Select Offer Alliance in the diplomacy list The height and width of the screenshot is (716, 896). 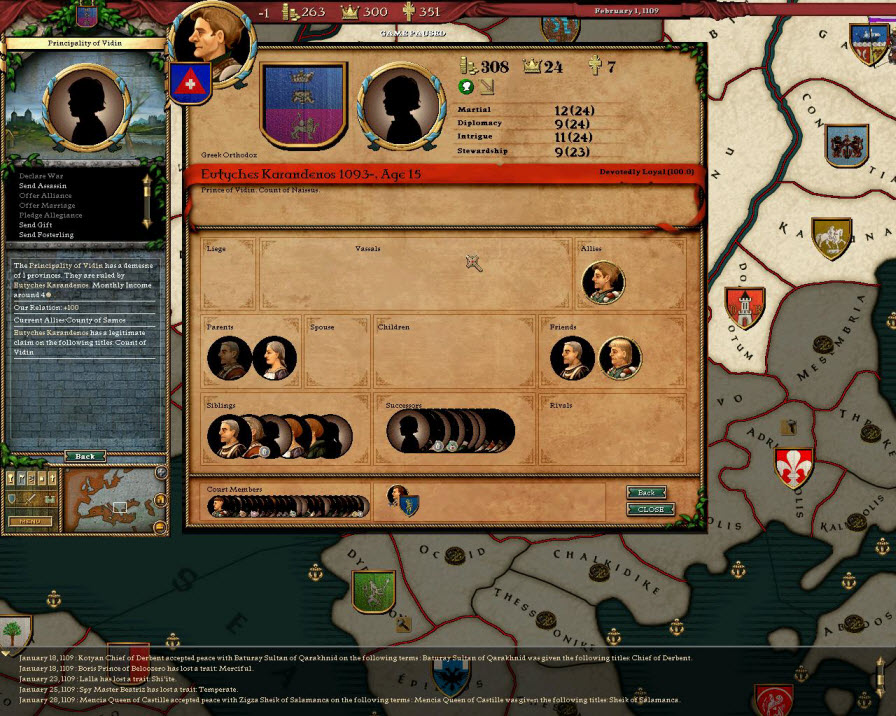click(45, 196)
